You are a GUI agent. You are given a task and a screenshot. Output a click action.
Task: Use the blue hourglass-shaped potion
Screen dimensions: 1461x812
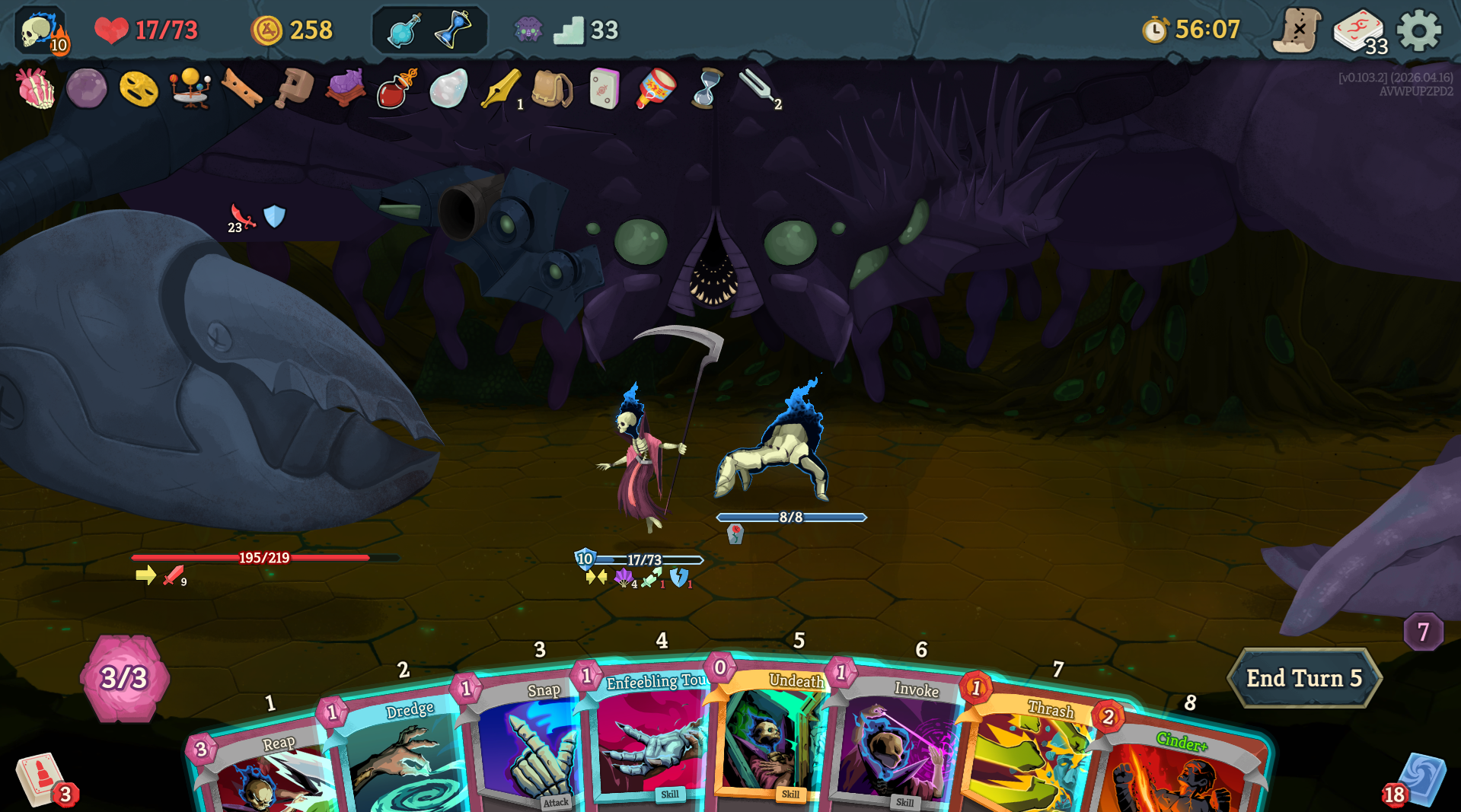click(x=454, y=30)
